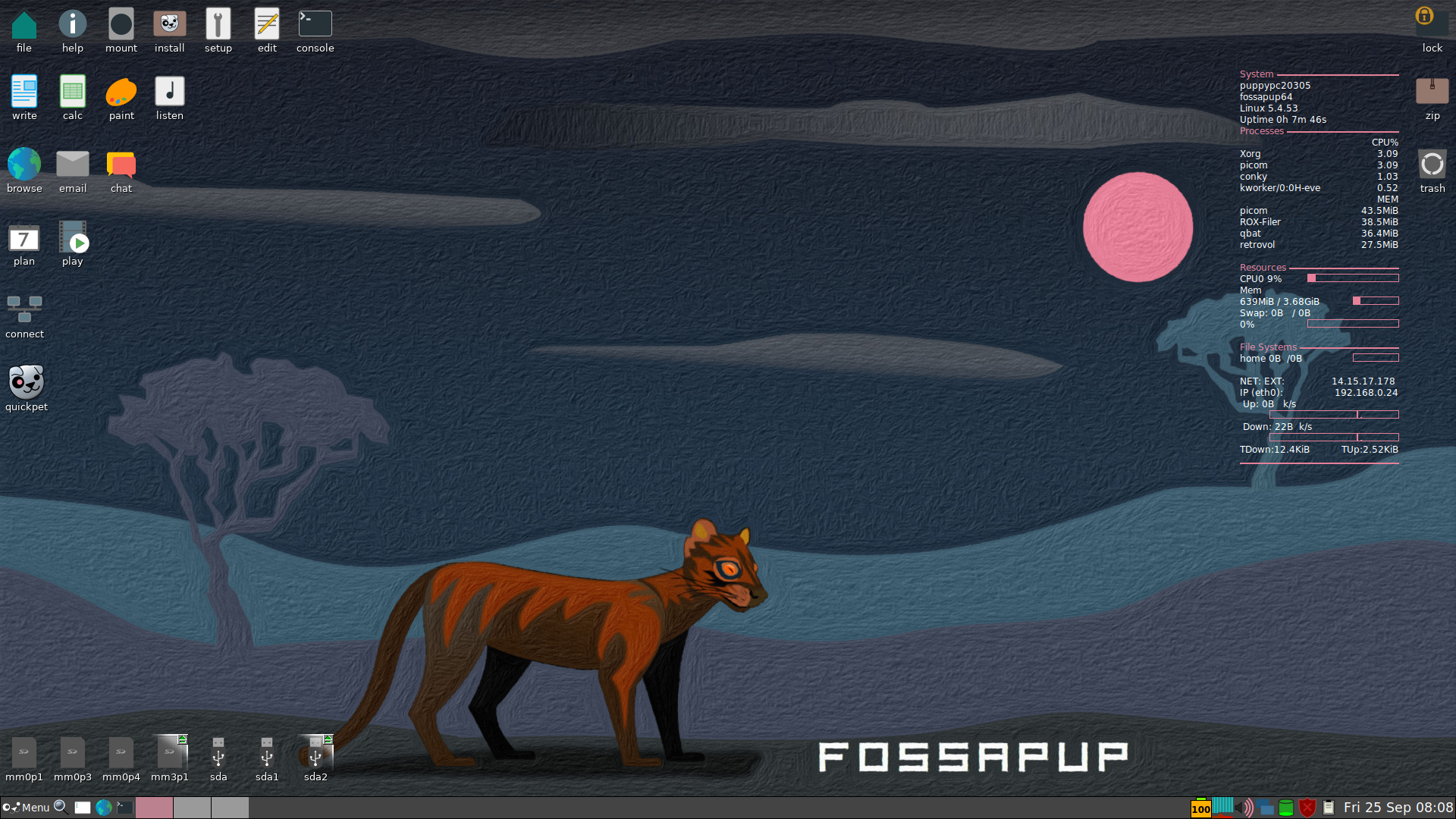1456x819 pixels.
Task: Launch the calc spreadsheet
Action: click(x=73, y=91)
